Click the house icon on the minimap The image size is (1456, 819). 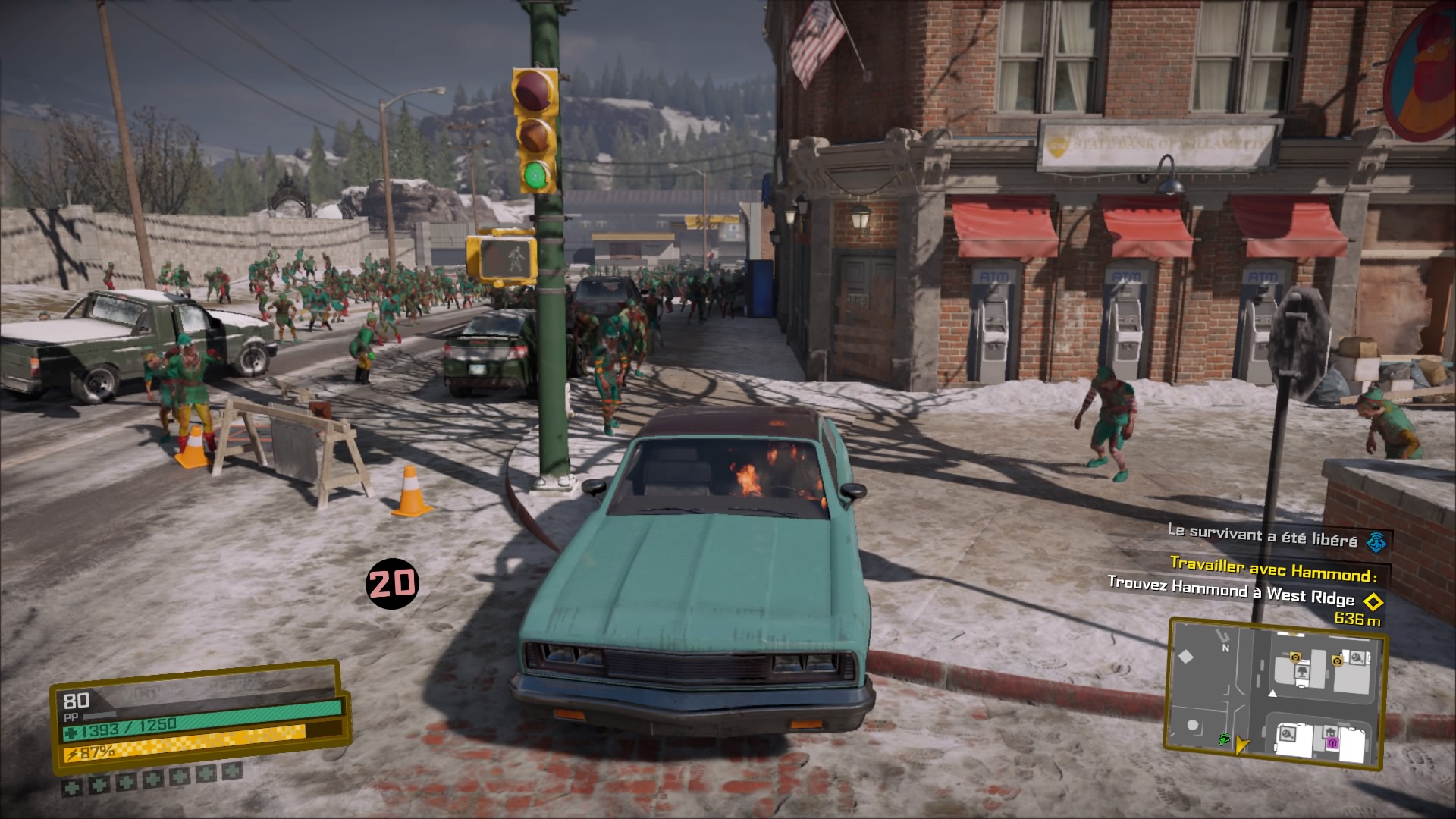(x=1330, y=731)
